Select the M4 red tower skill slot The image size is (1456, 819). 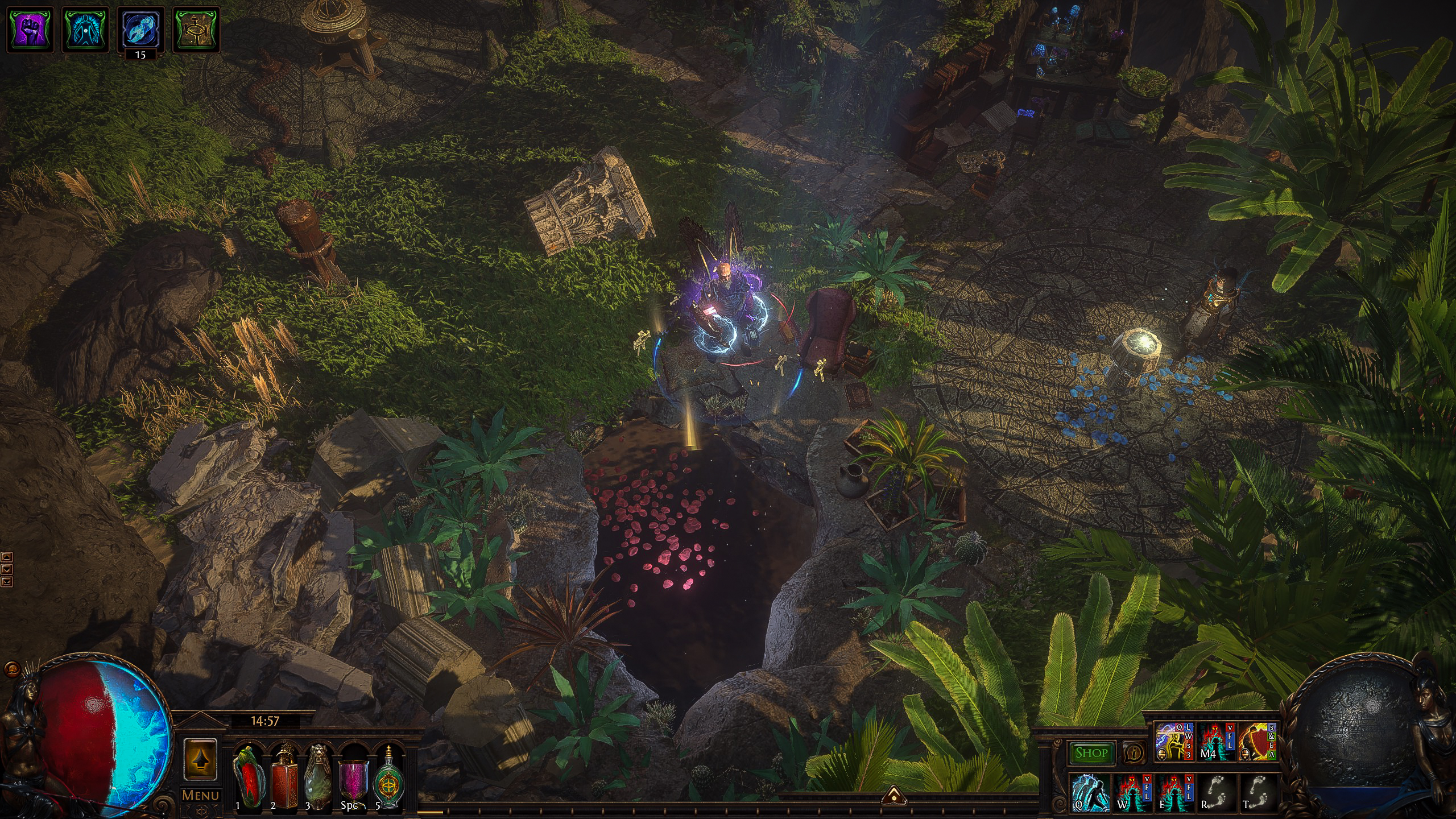[x=1215, y=742]
